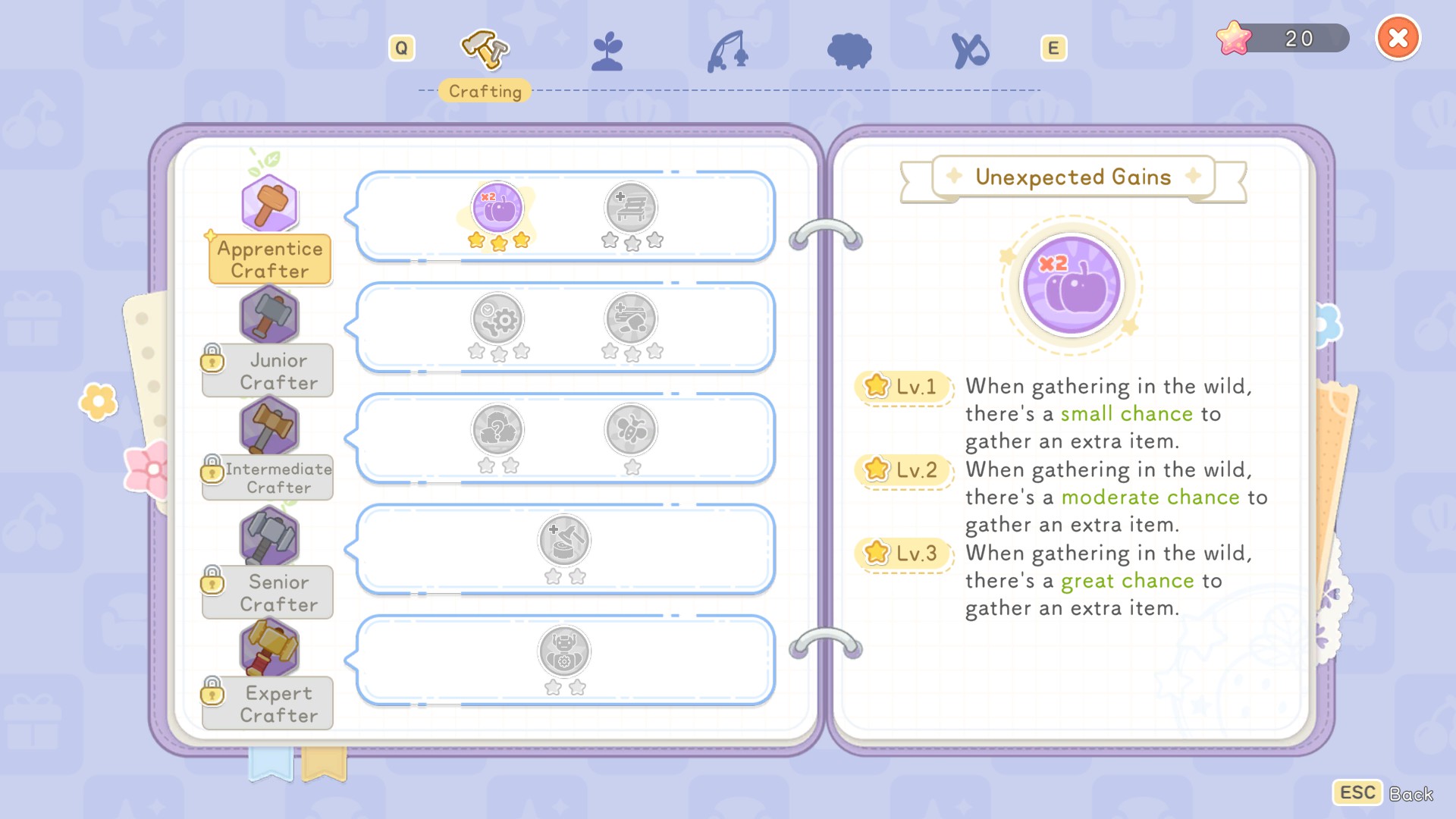
Task: Switch to the fishing rod tab
Action: 728,52
